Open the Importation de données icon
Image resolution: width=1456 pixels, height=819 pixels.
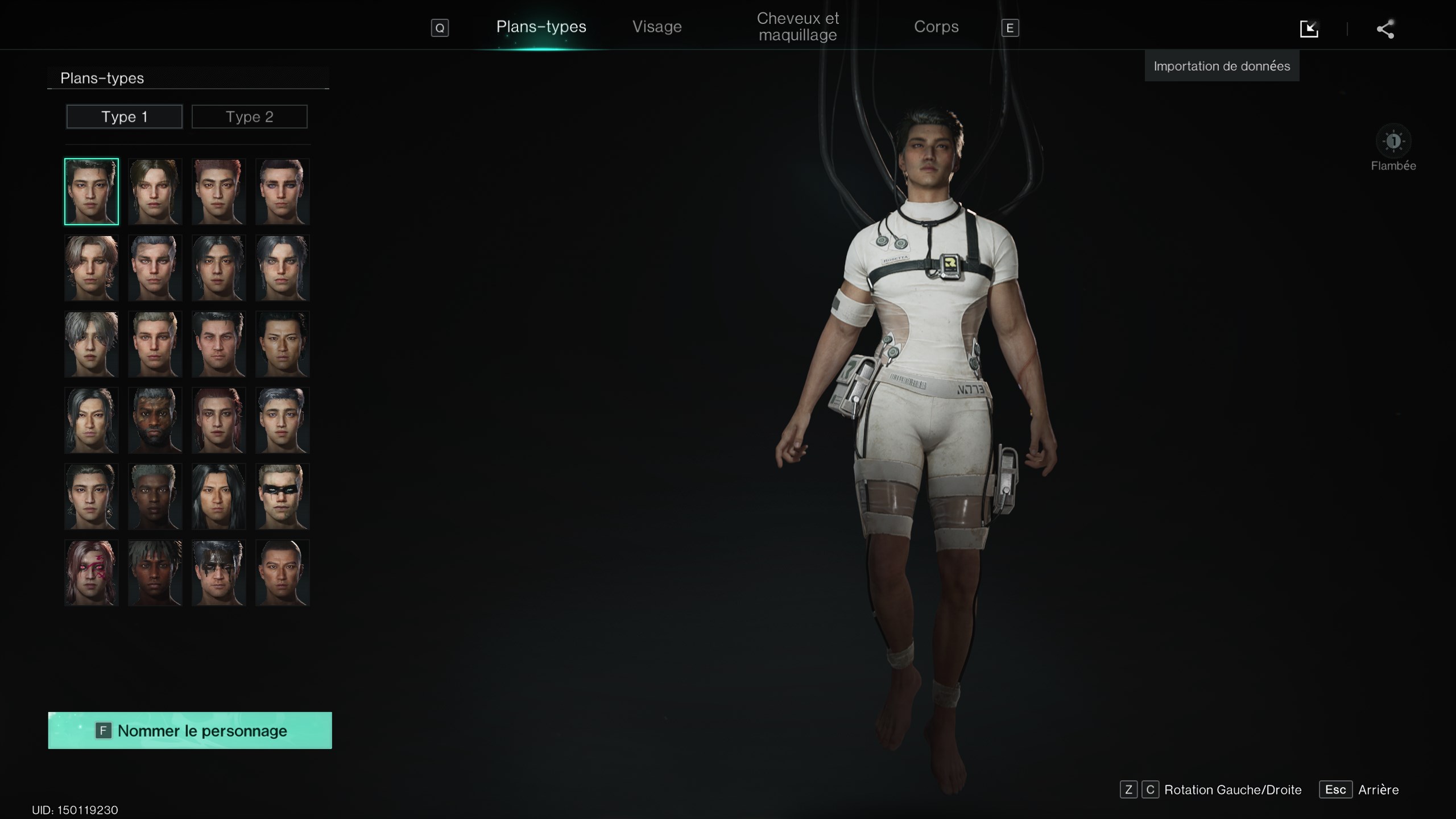click(x=1309, y=28)
